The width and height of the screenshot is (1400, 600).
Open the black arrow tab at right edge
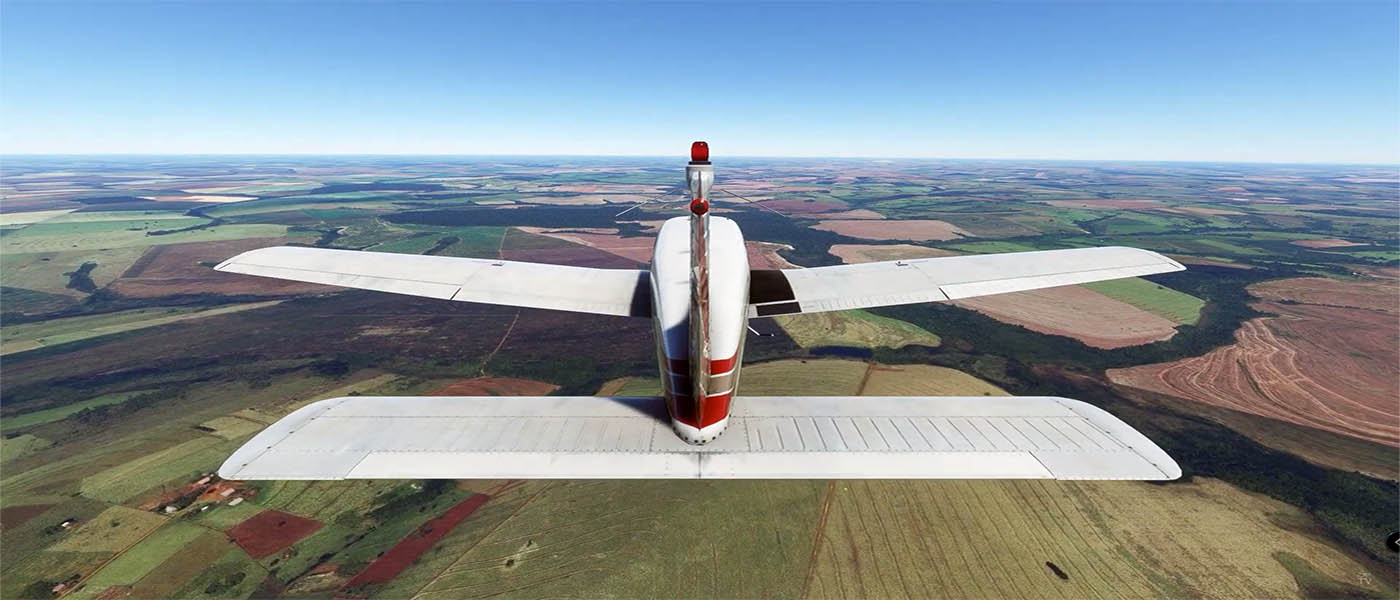point(1393,541)
